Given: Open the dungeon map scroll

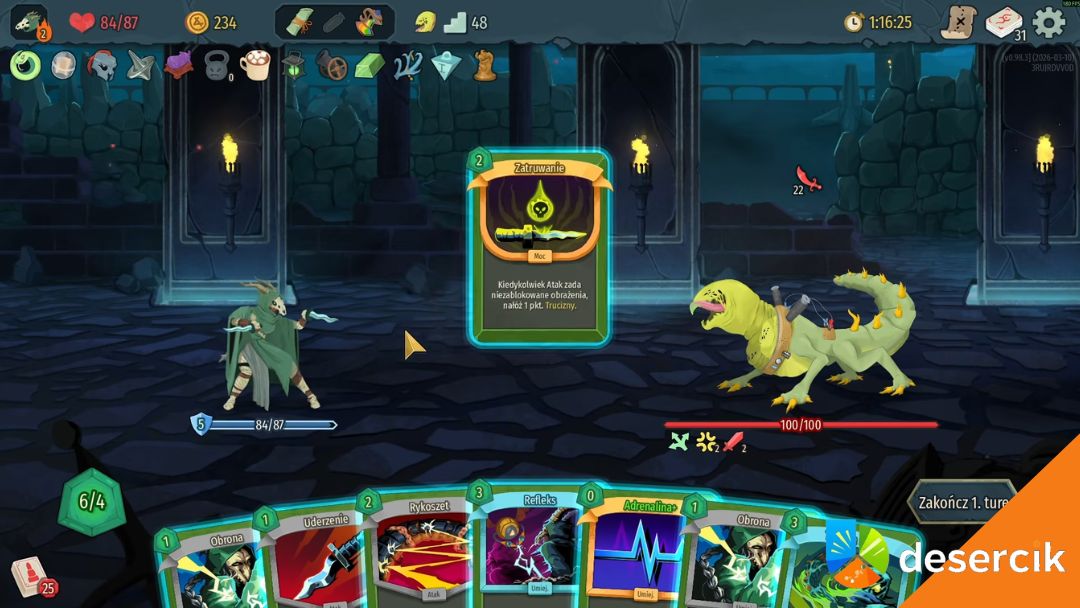Looking at the screenshot, I should (x=958, y=22).
